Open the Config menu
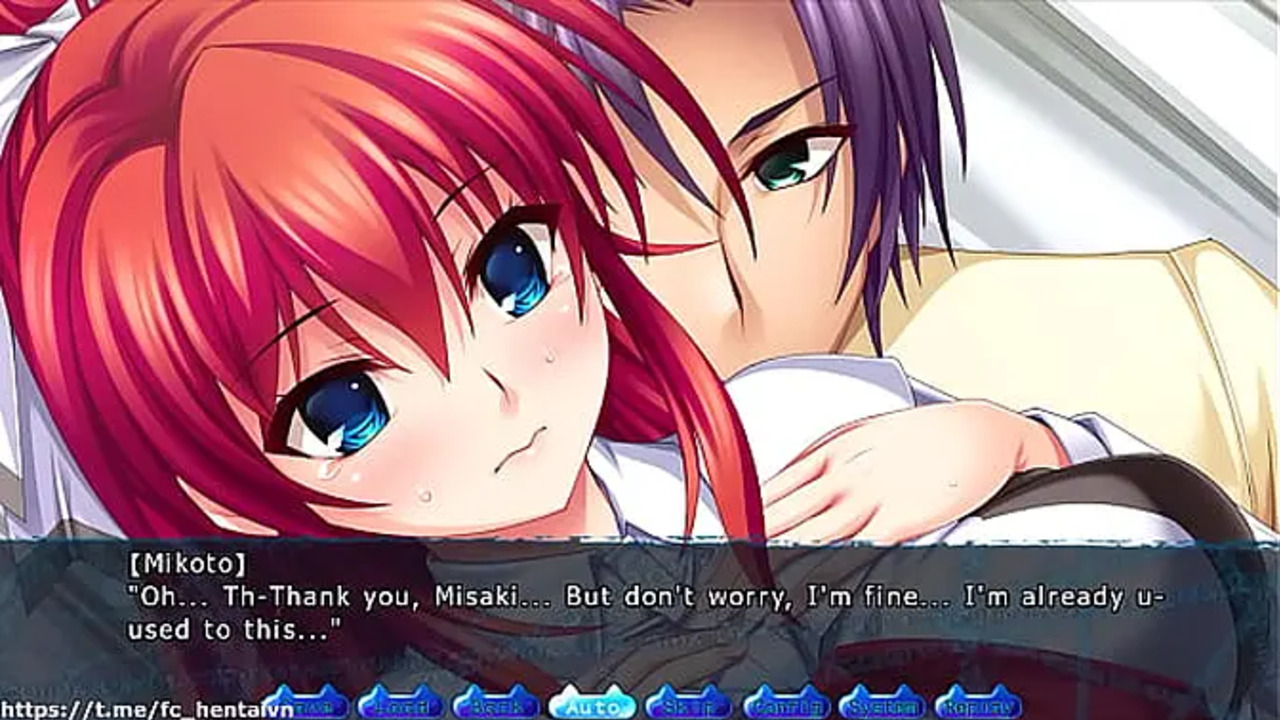Image resolution: width=1280 pixels, height=720 pixels. (786, 704)
